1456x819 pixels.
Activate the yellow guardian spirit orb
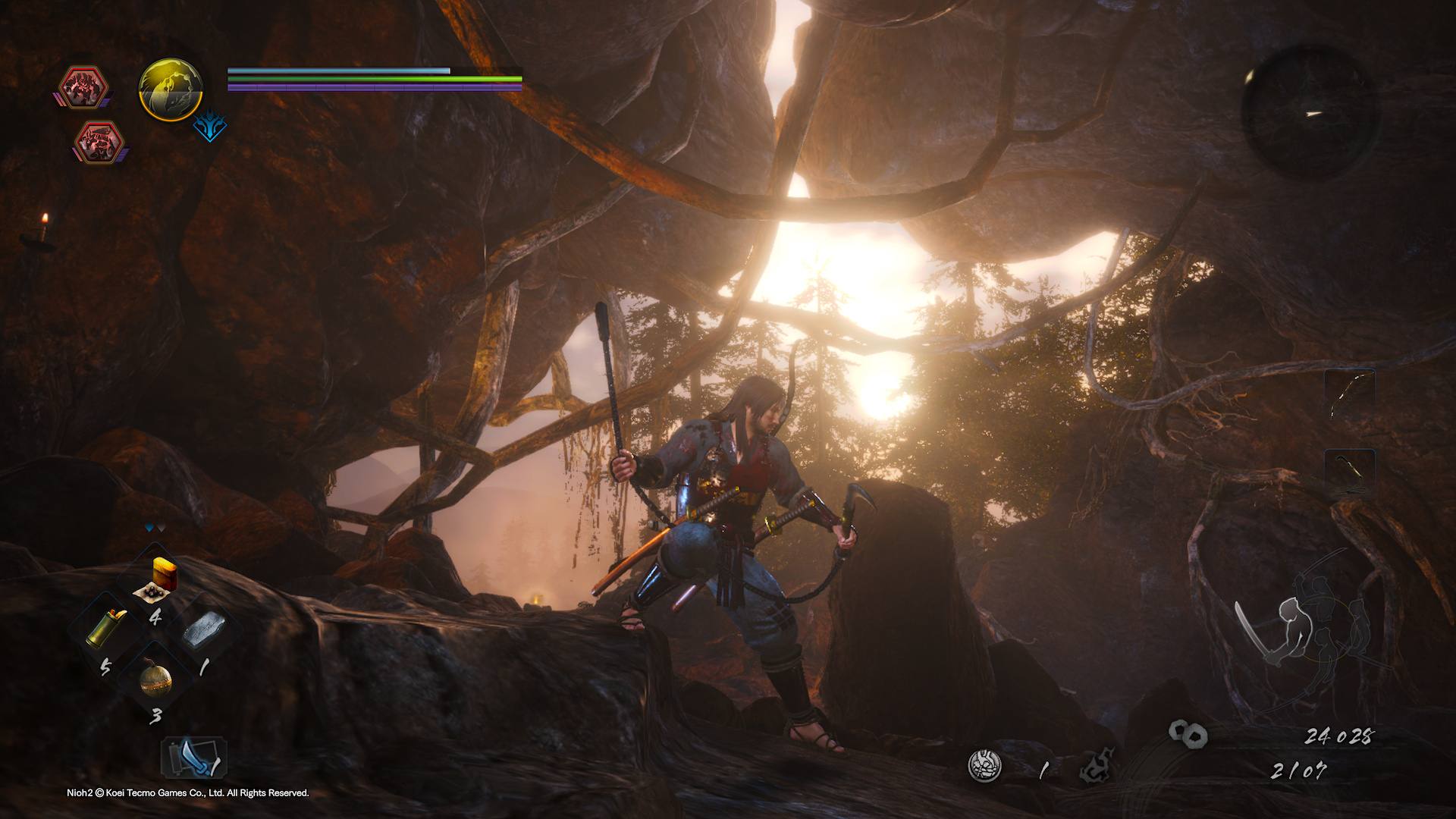tap(171, 89)
